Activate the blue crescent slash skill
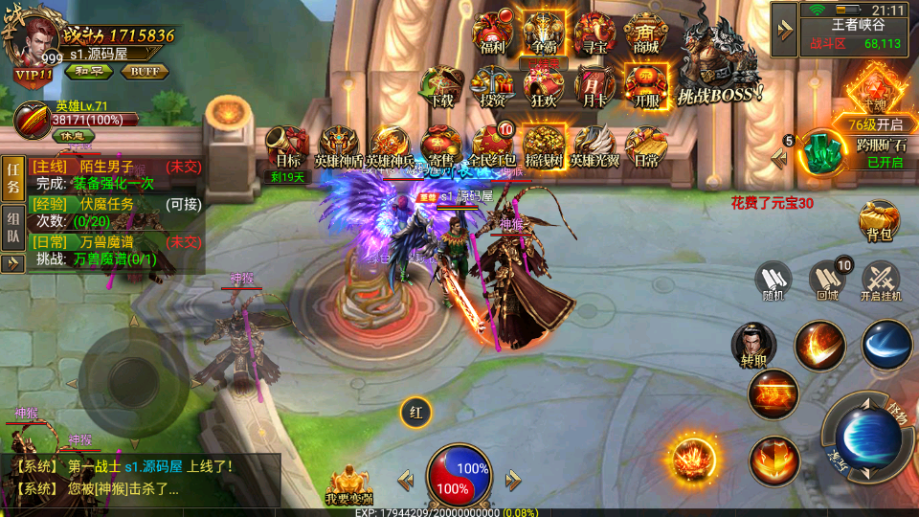 tap(885, 345)
